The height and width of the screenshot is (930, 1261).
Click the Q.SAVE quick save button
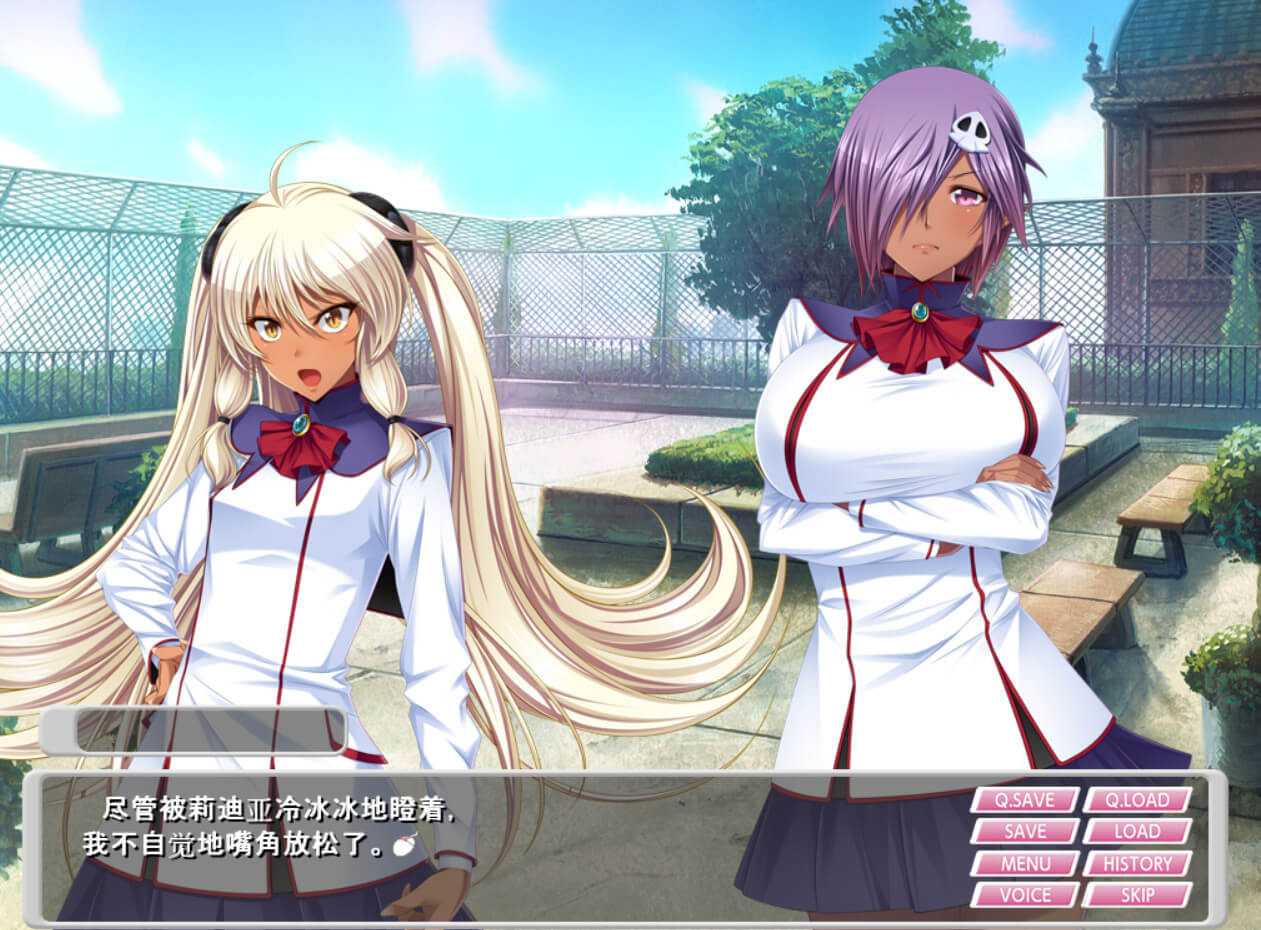point(1024,800)
